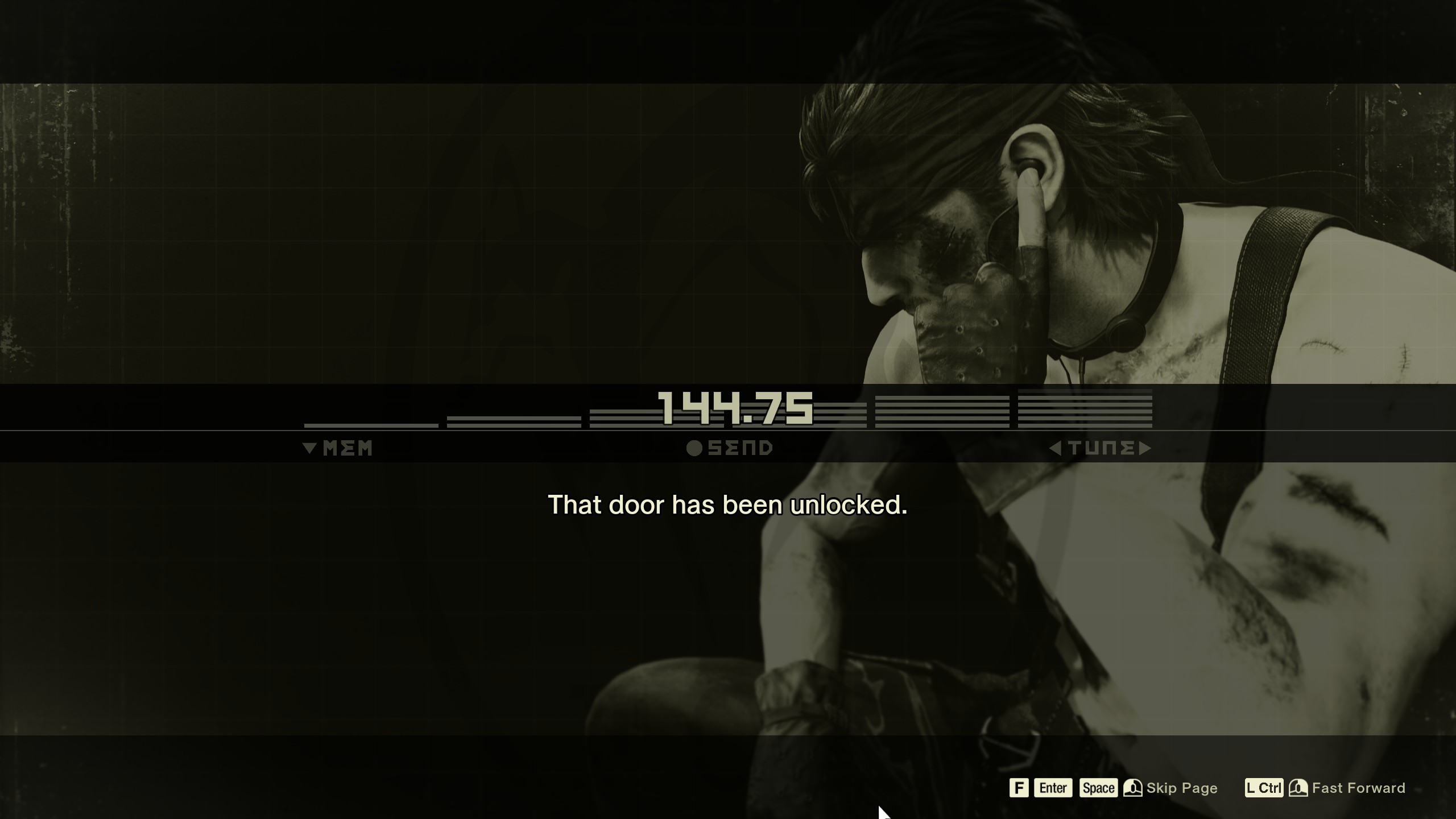The image size is (1456, 819).
Task: Expand the MEM dropdown arrow
Action: click(x=309, y=448)
